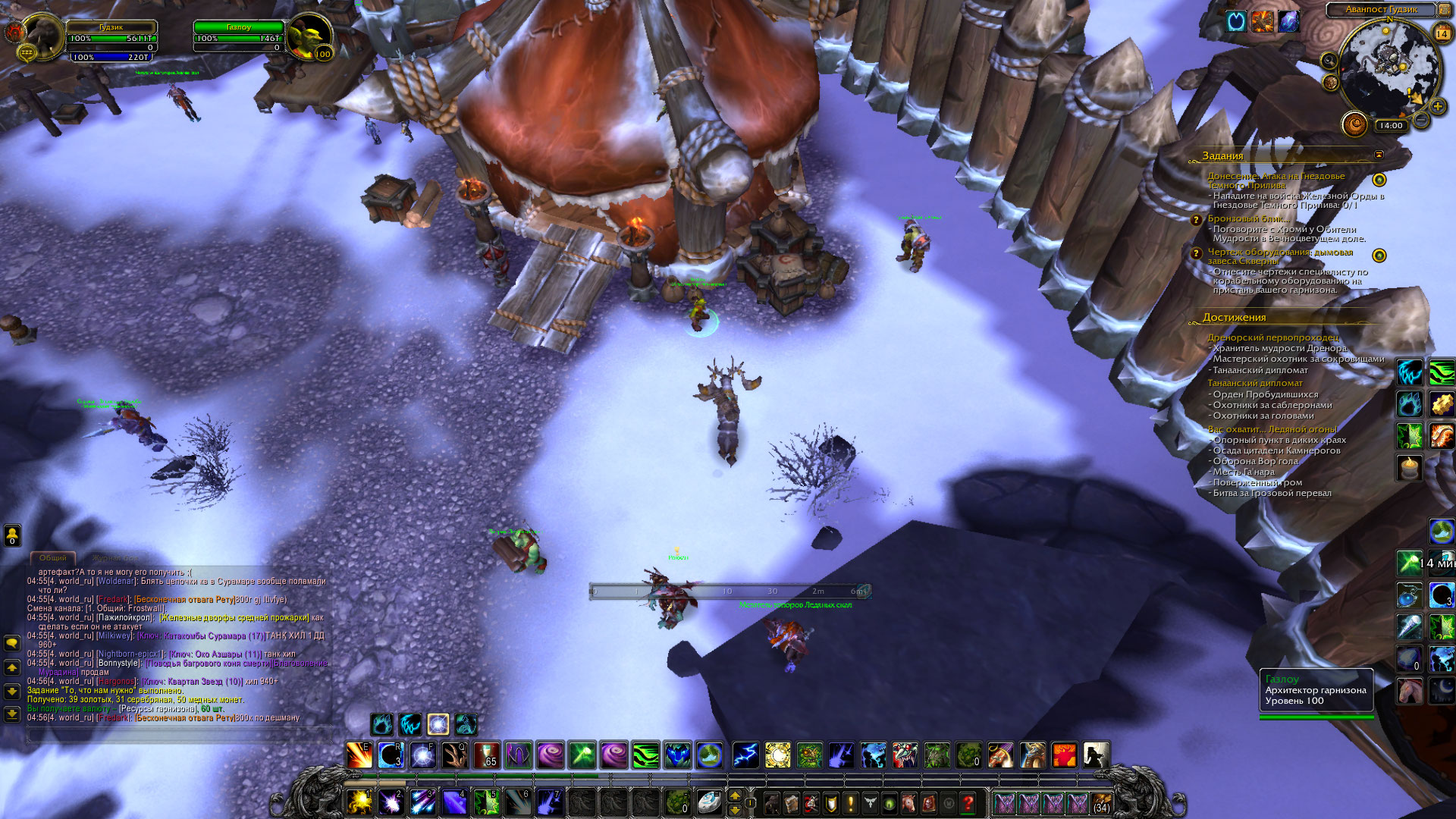Open the friends list social button
This screenshot has width=1456, height=819.
[12, 535]
